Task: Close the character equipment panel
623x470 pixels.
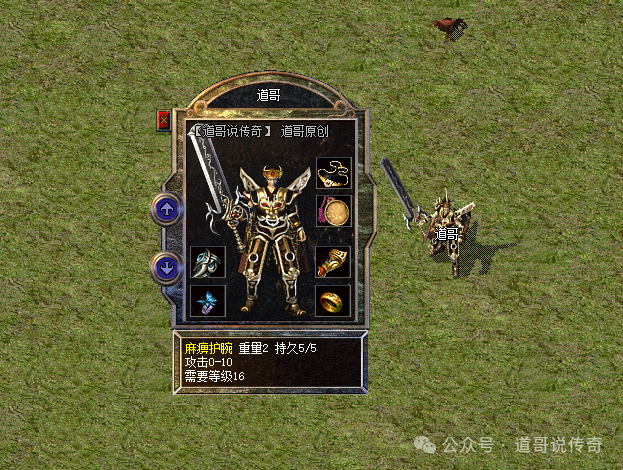Action: tap(164, 120)
